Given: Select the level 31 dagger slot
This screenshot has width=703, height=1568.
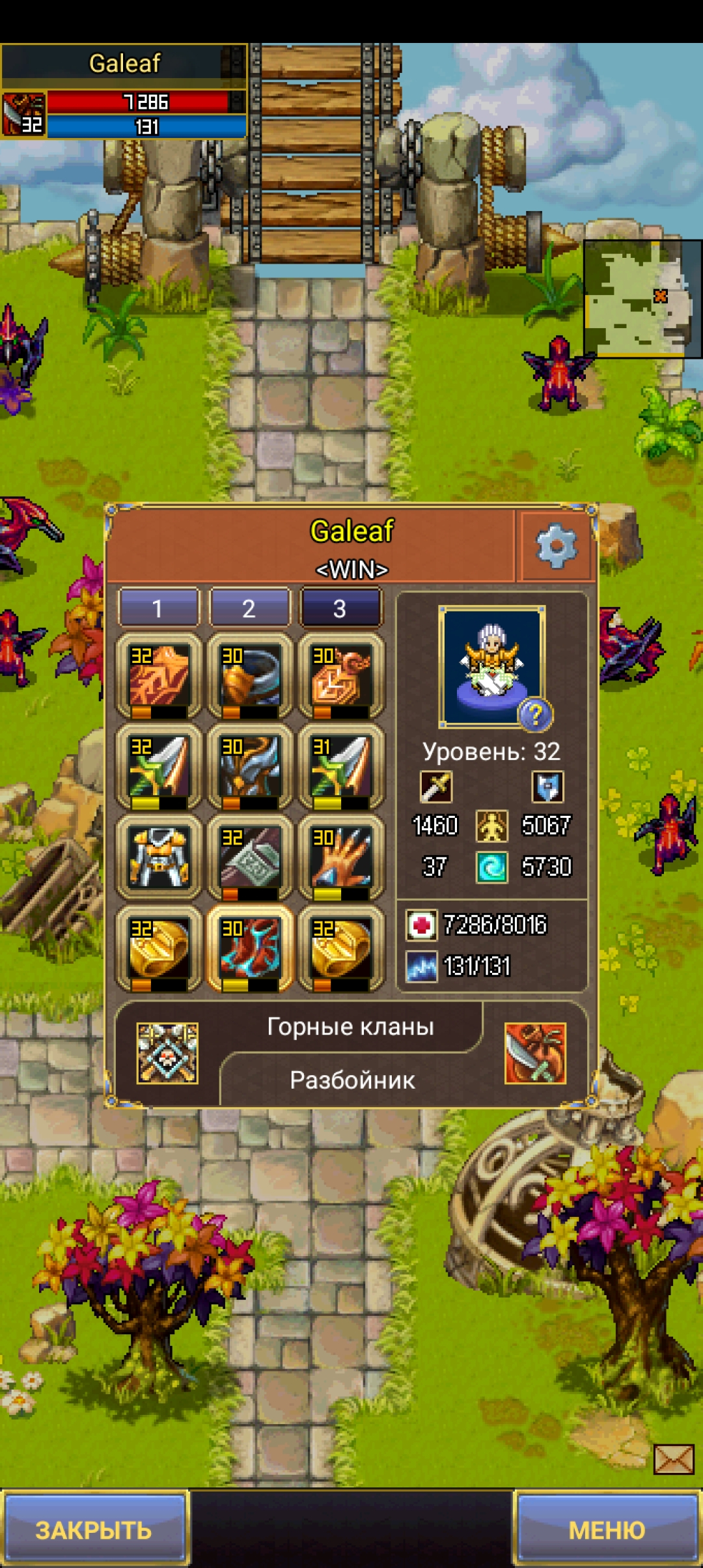Looking at the screenshot, I should (341, 768).
